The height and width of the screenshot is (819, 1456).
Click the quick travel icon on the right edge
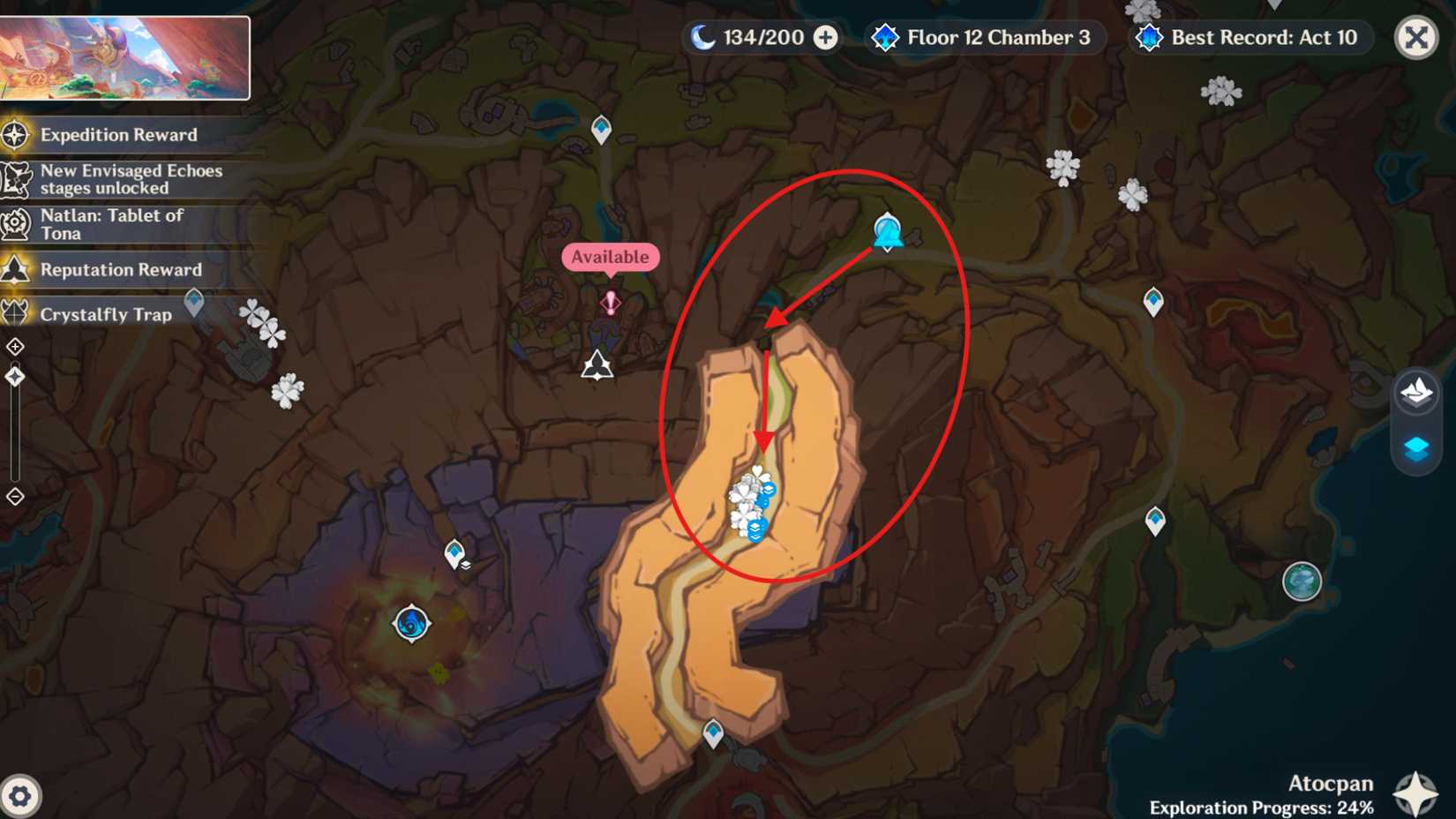(x=1415, y=393)
